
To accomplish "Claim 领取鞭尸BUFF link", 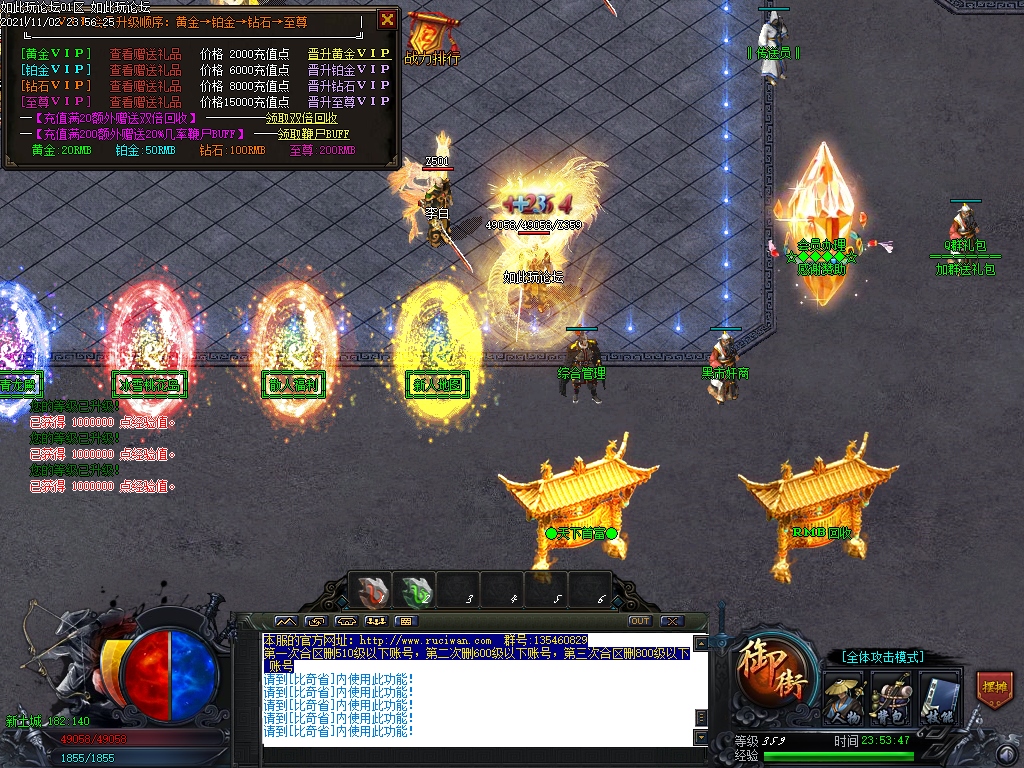I will tap(313, 134).
